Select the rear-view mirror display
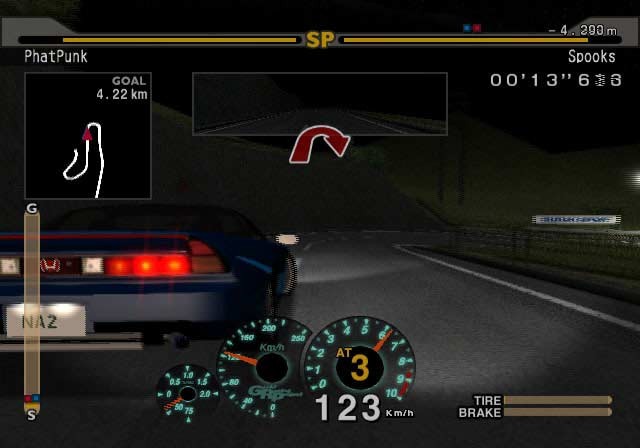This screenshot has width=640, height=448. 319,103
